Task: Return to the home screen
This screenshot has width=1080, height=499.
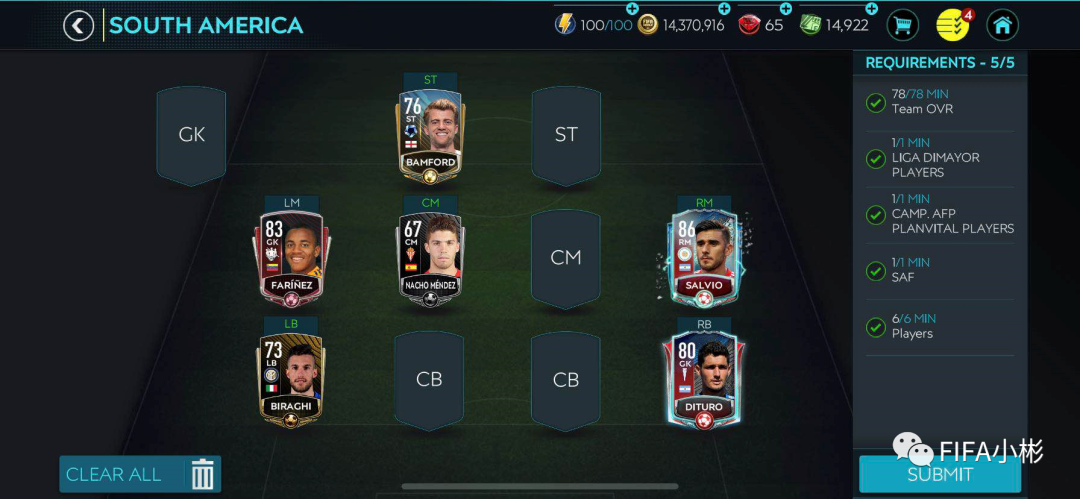Action: coord(1002,25)
